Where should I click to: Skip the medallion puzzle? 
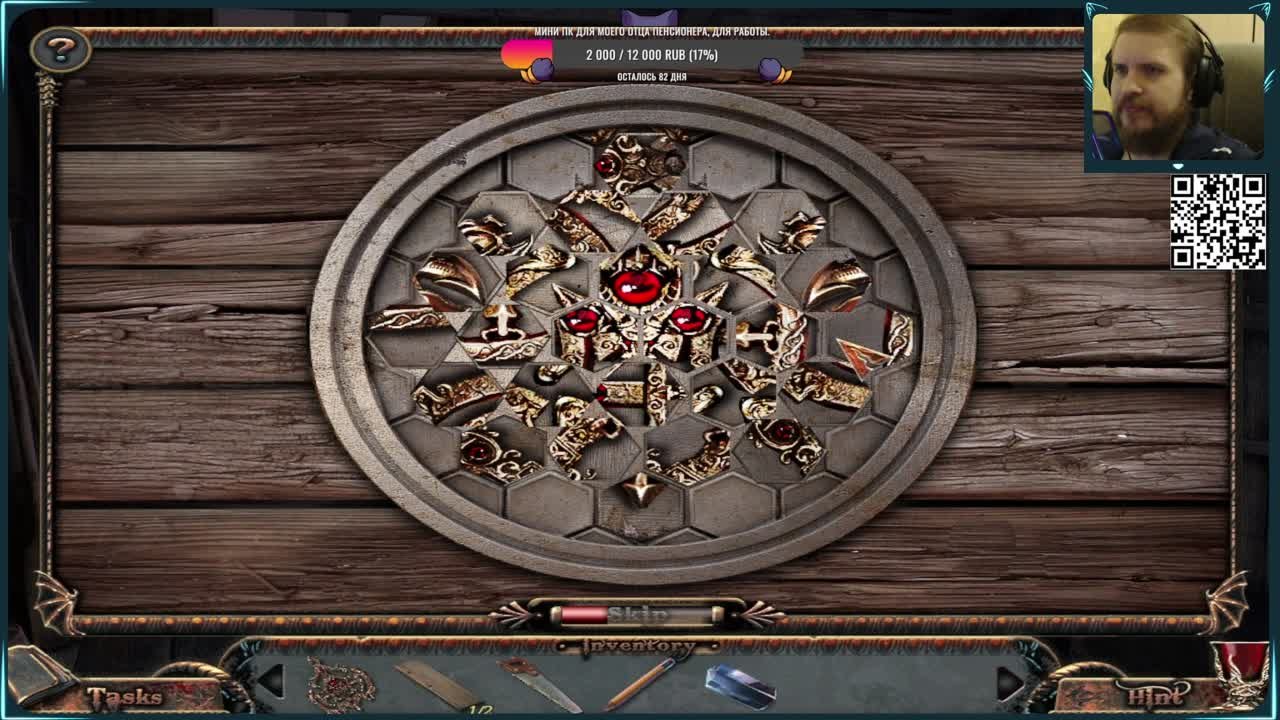pos(638,613)
